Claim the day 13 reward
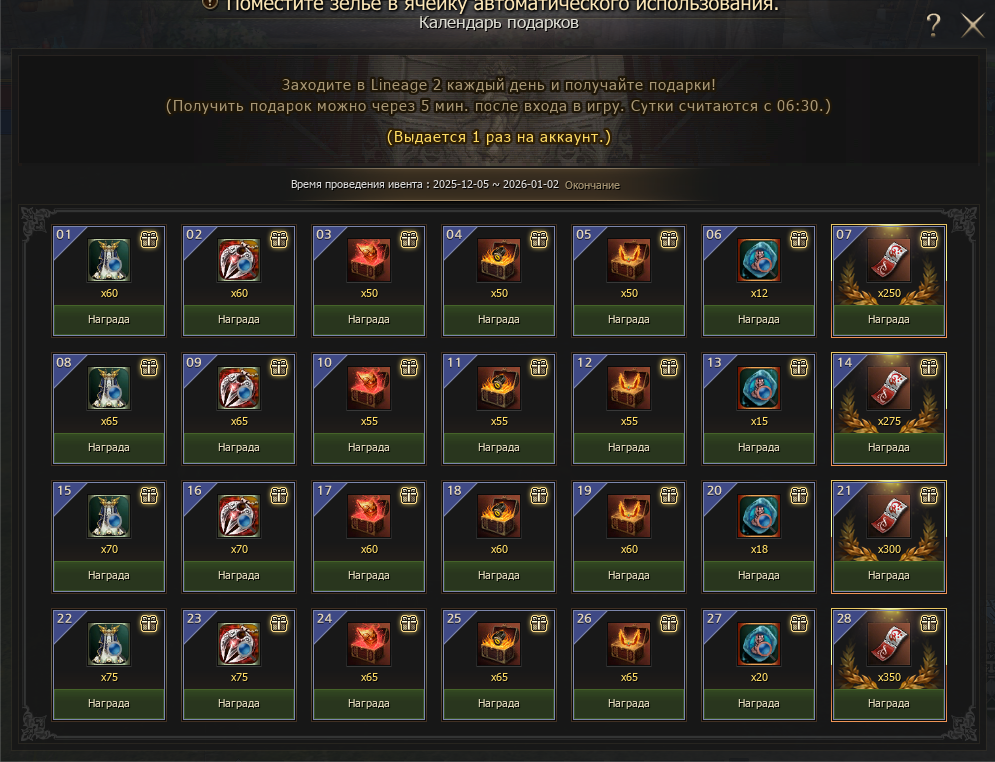This screenshot has height=762, width=995. pyautogui.click(x=759, y=448)
